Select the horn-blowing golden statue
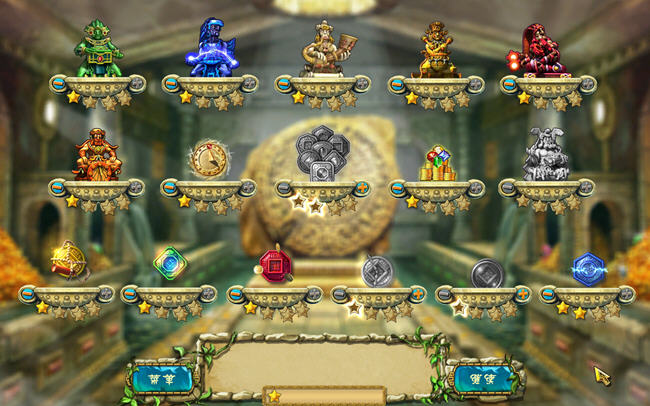This screenshot has height=406, width=650. [324, 48]
